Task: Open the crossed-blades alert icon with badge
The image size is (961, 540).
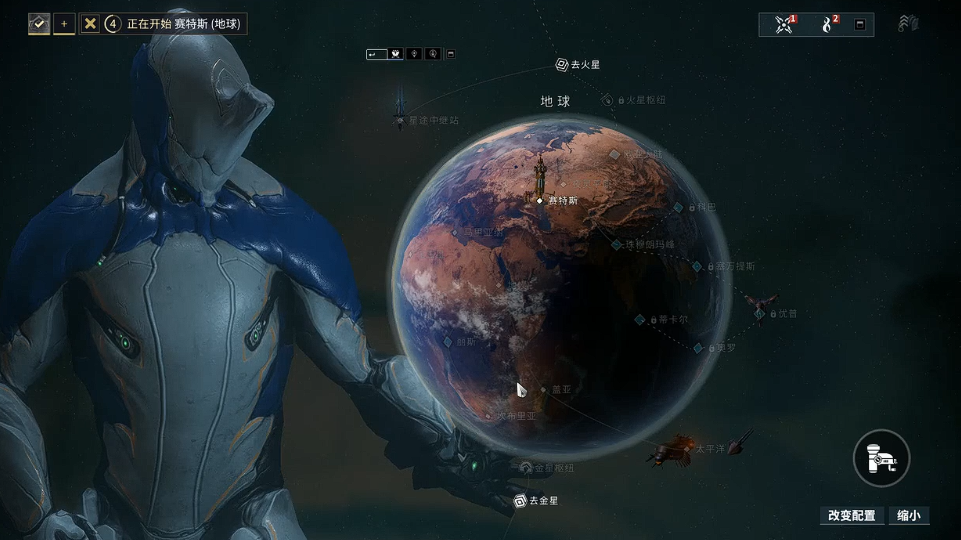Action: 784,24
